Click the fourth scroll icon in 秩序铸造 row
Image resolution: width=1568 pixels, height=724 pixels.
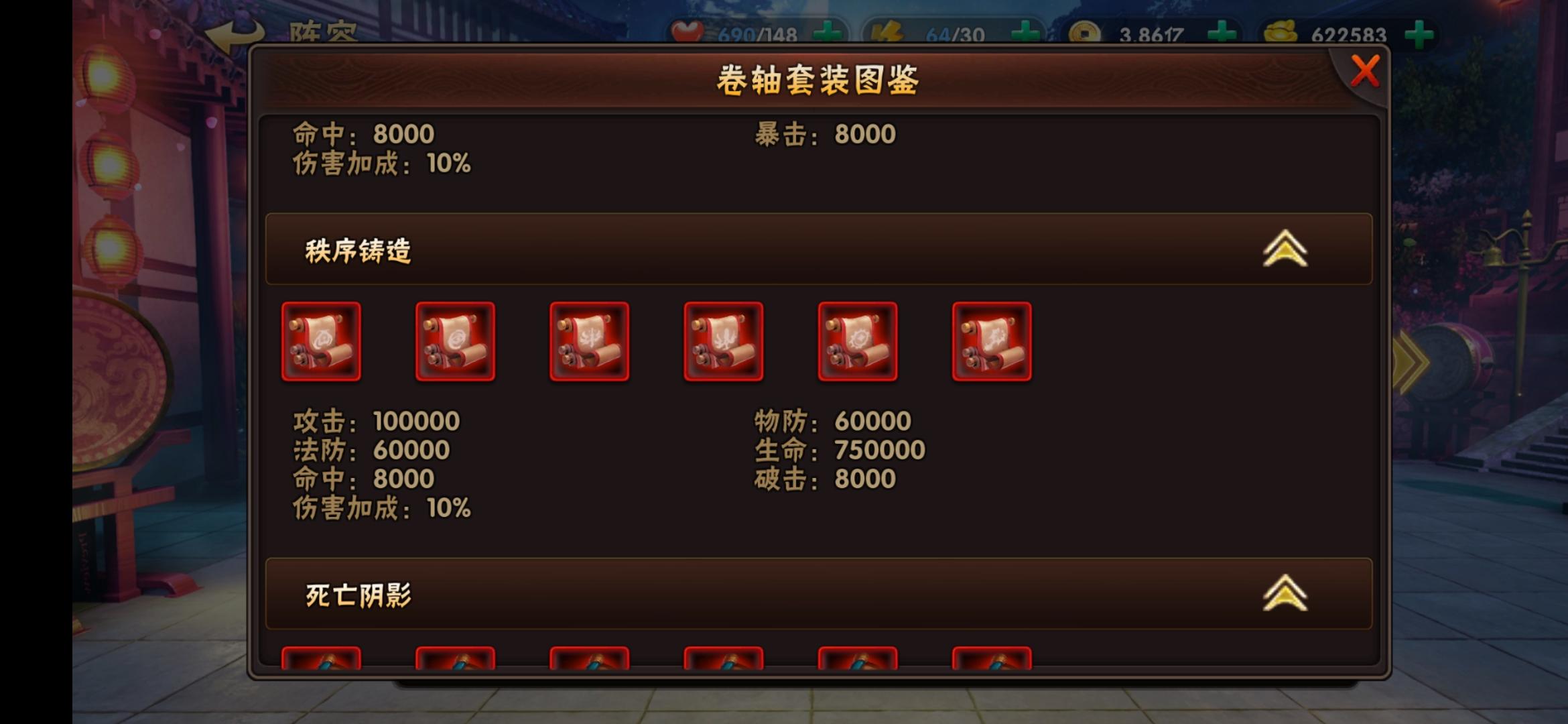tap(724, 341)
